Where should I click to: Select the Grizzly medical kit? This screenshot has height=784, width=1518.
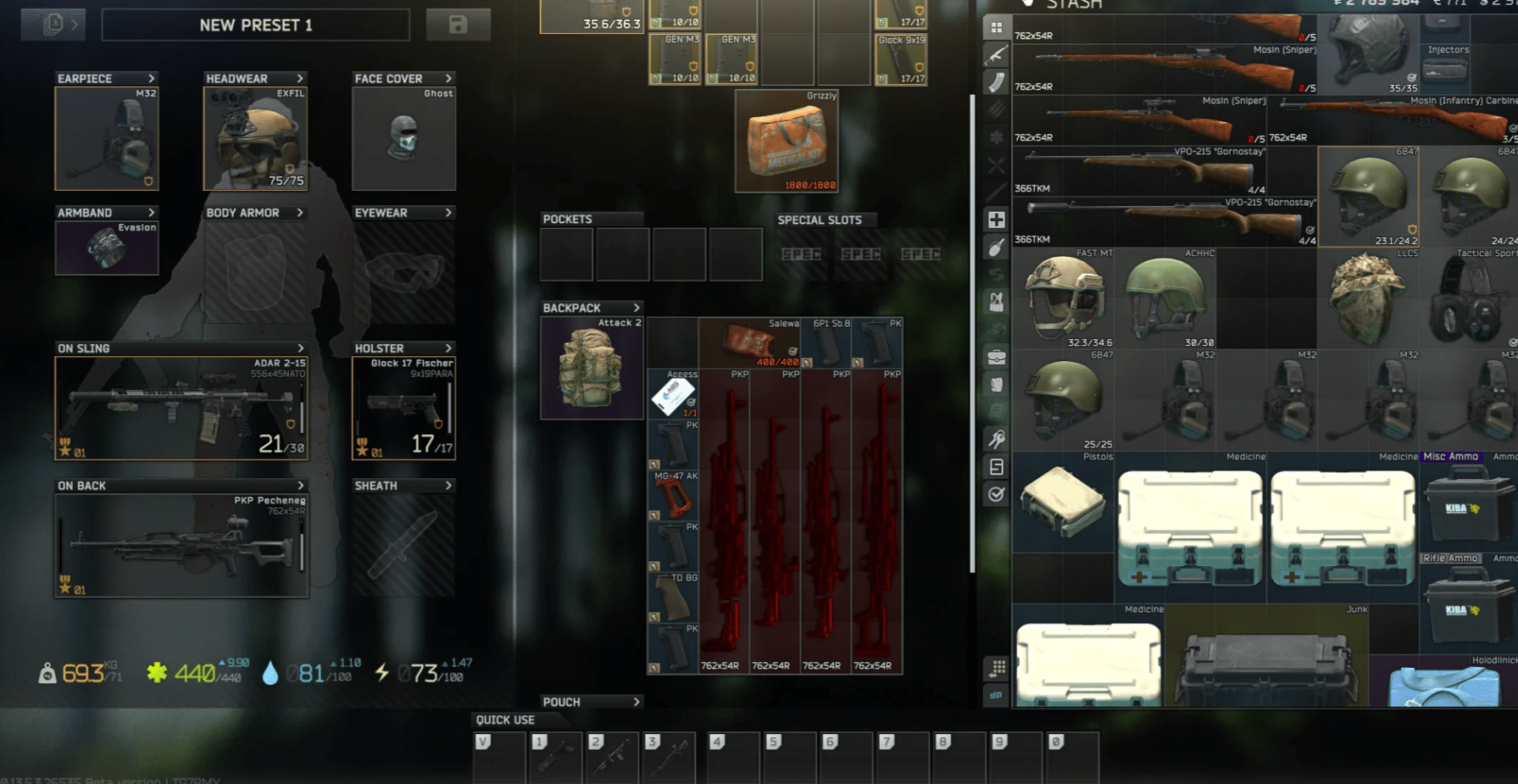click(787, 142)
